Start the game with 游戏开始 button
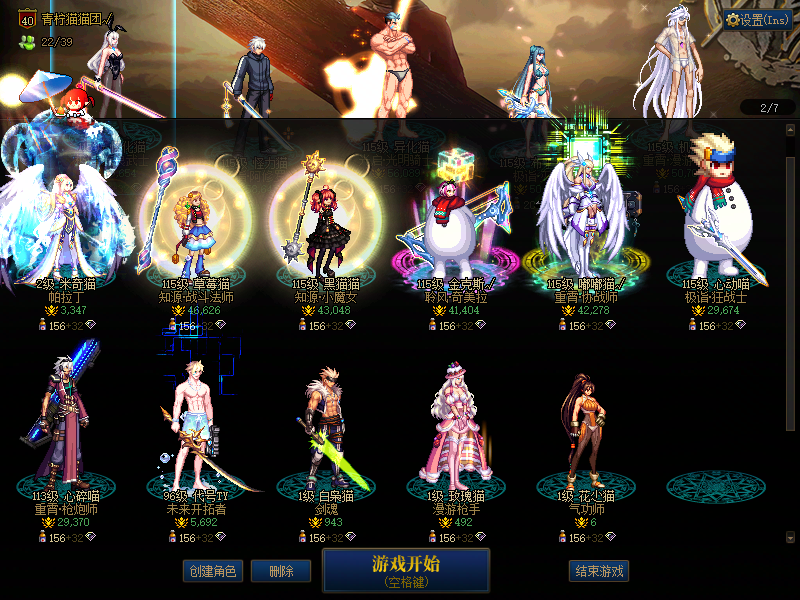The image size is (800, 600). pyautogui.click(x=406, y=570)
